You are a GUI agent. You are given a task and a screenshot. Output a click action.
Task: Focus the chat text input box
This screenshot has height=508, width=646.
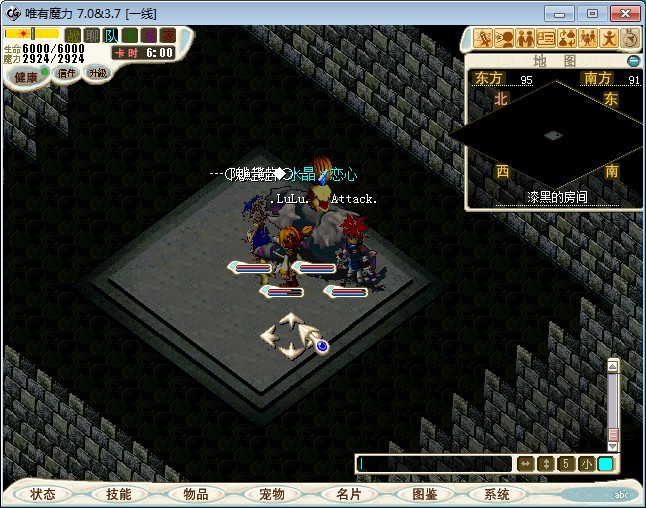435,464
